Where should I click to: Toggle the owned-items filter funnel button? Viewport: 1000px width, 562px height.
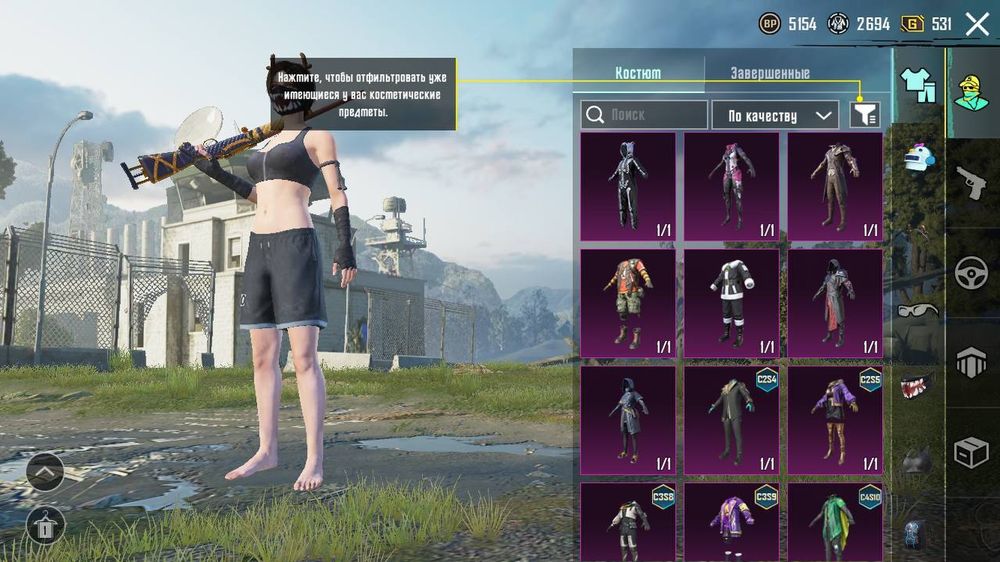pyautogui.click(x=865, y=115)
